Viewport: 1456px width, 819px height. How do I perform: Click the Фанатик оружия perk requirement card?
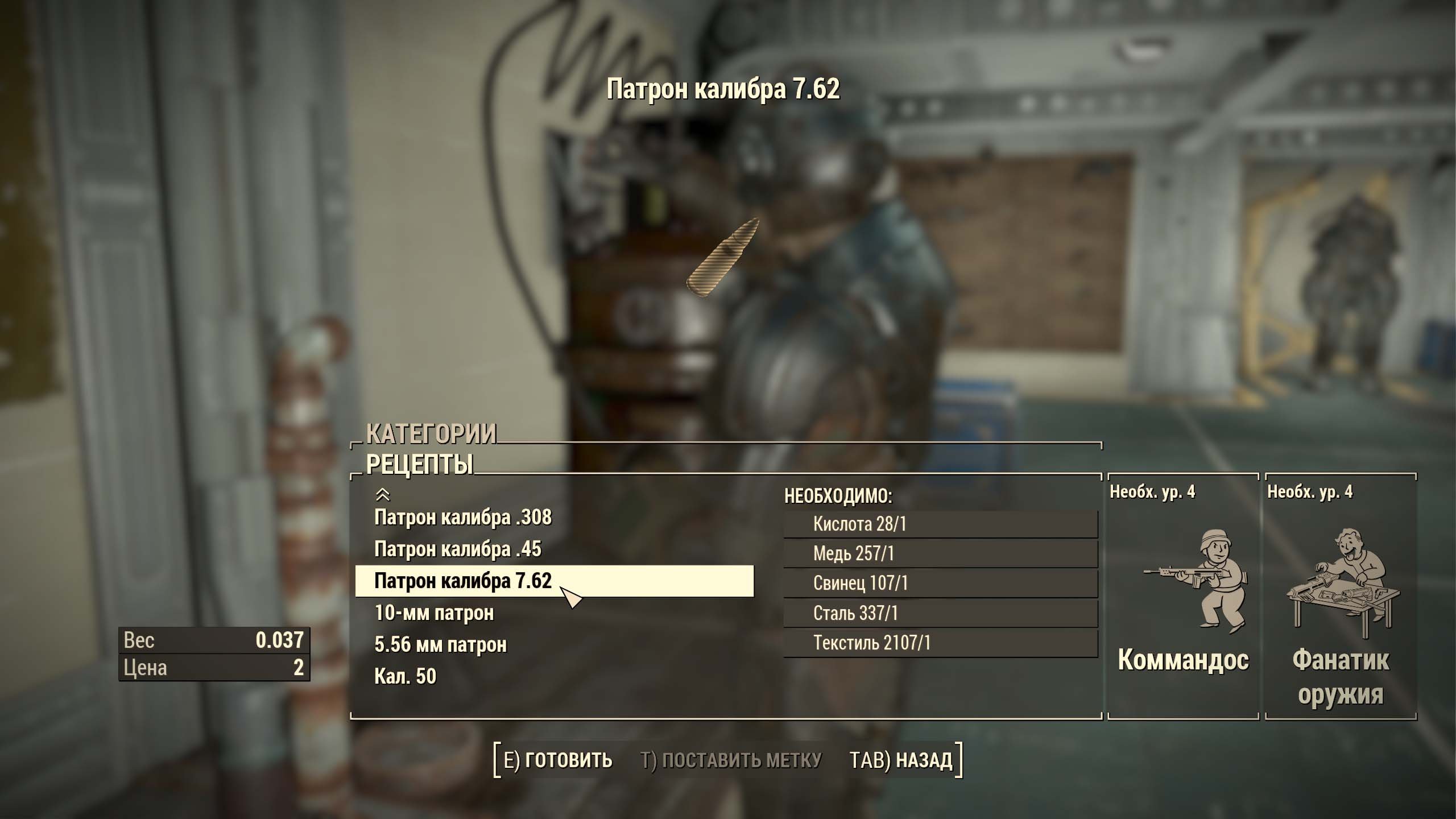(1341, 597)
